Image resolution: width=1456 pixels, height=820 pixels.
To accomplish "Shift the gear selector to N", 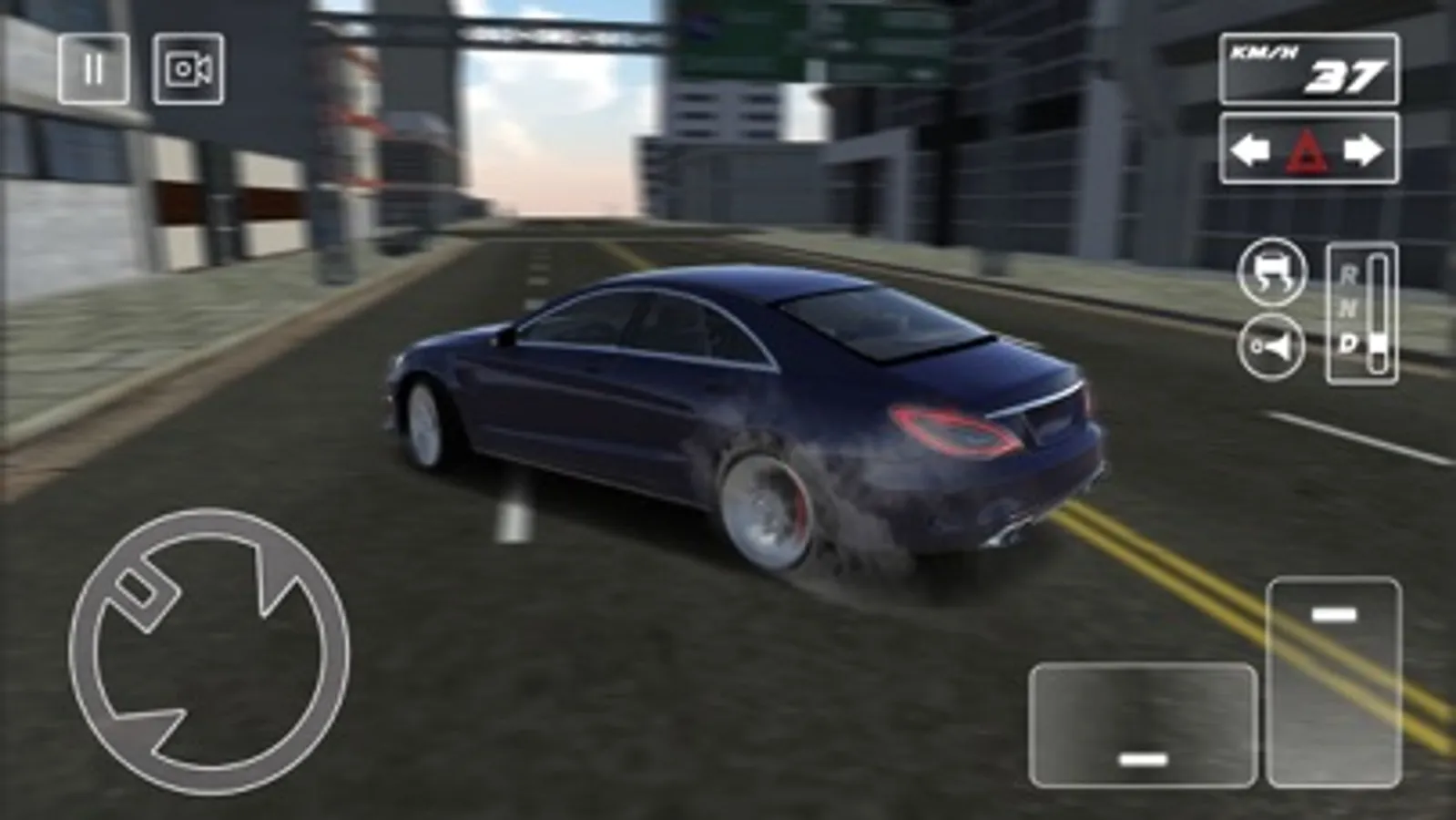I will (x=1349, y=306).
